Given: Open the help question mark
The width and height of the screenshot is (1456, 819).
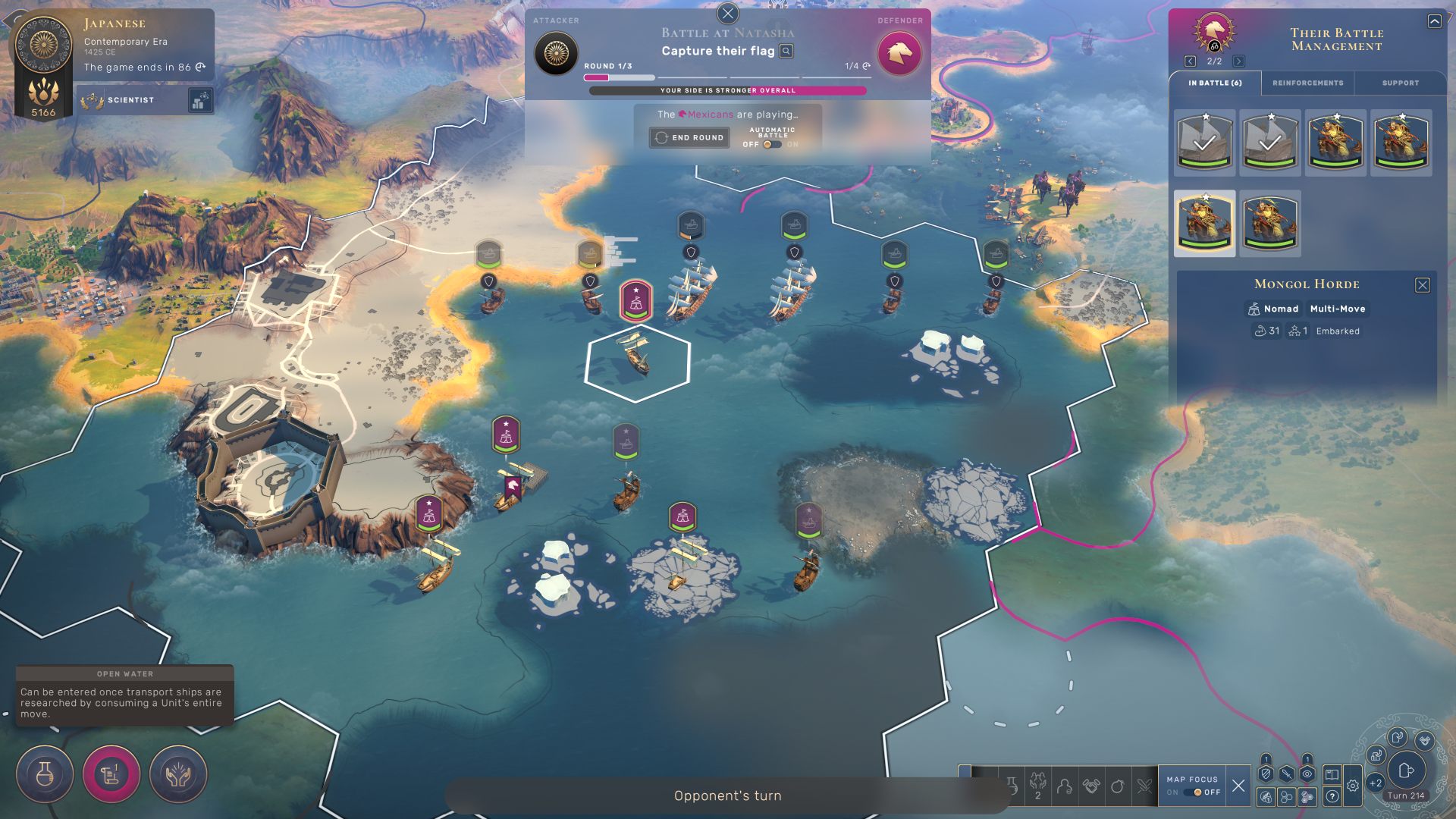Looking at the screenshot, I should coord(1332,796).
